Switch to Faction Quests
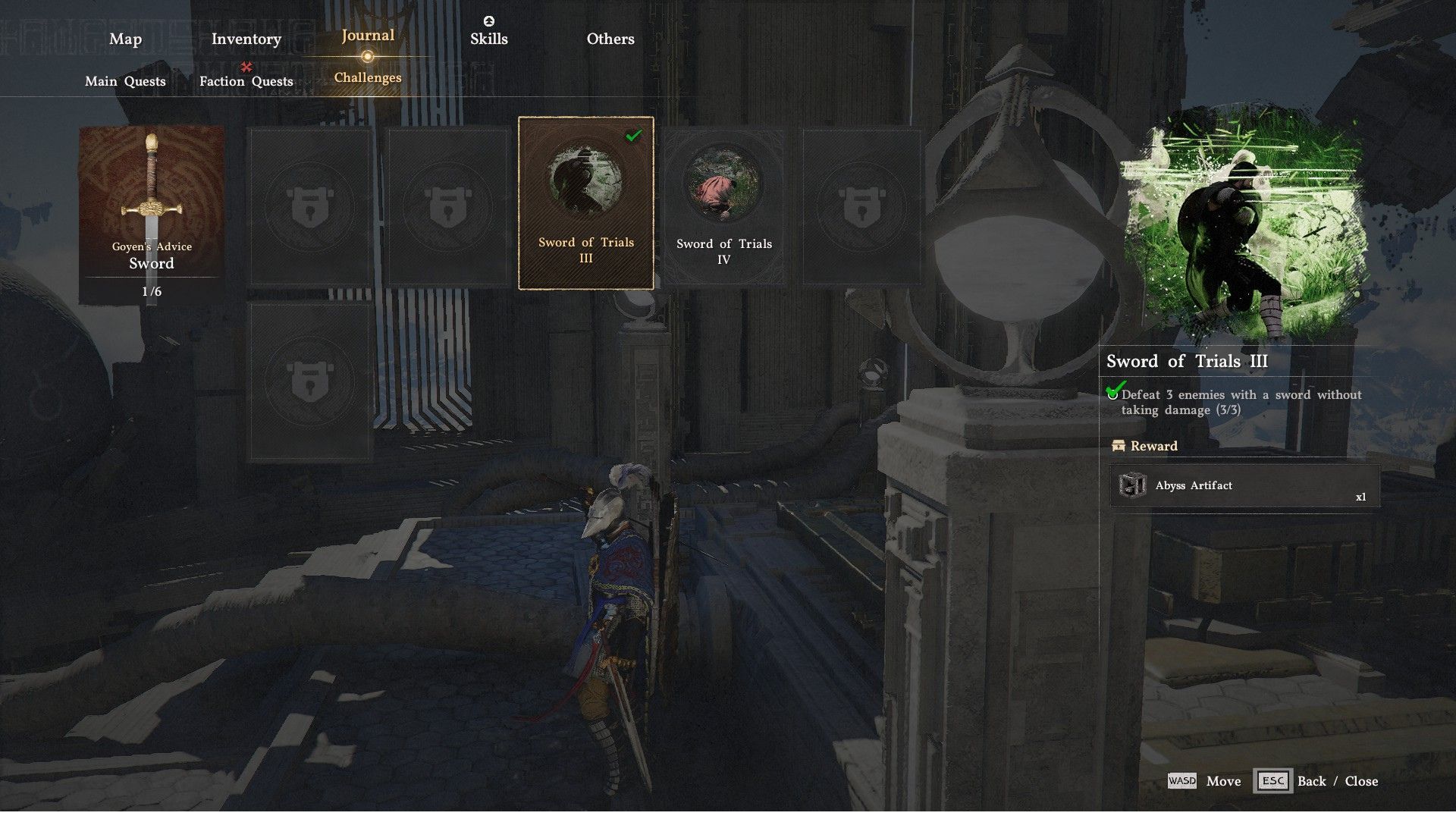The height and width of the screenshot is (819, 1456). click(x=246, y=81)
